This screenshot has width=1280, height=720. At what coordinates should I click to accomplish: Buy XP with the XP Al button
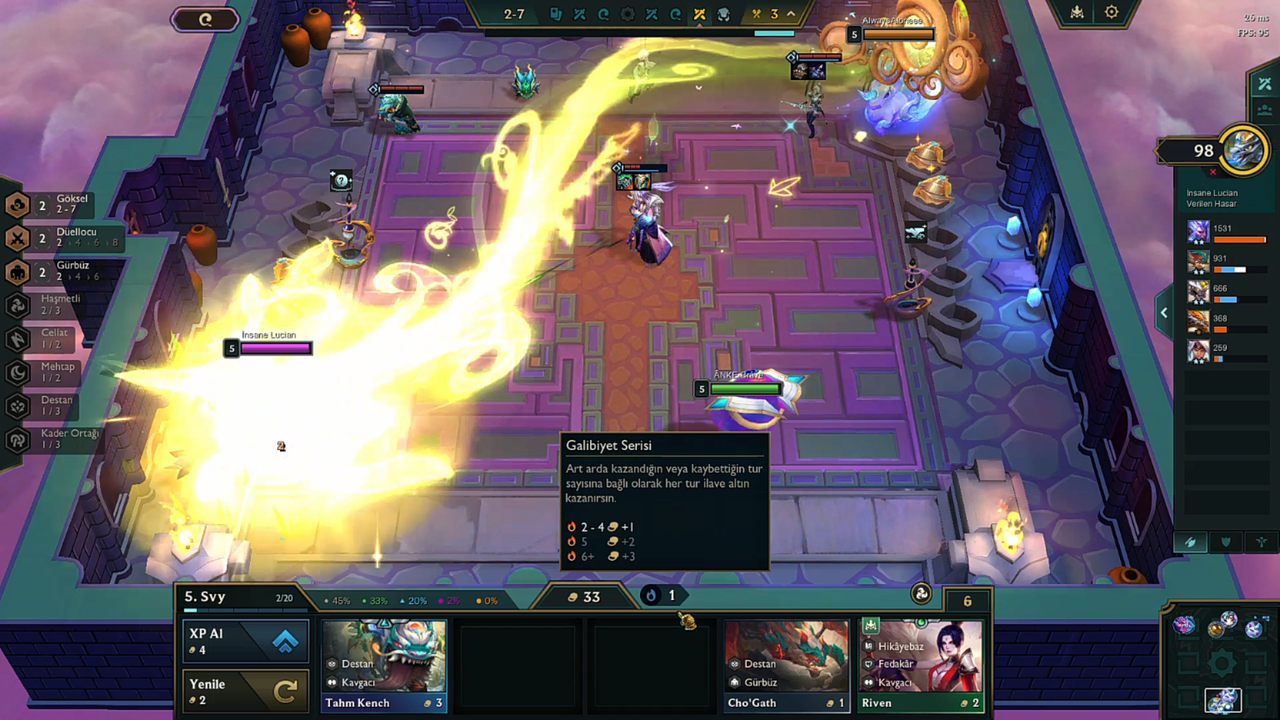click(245, 641)
